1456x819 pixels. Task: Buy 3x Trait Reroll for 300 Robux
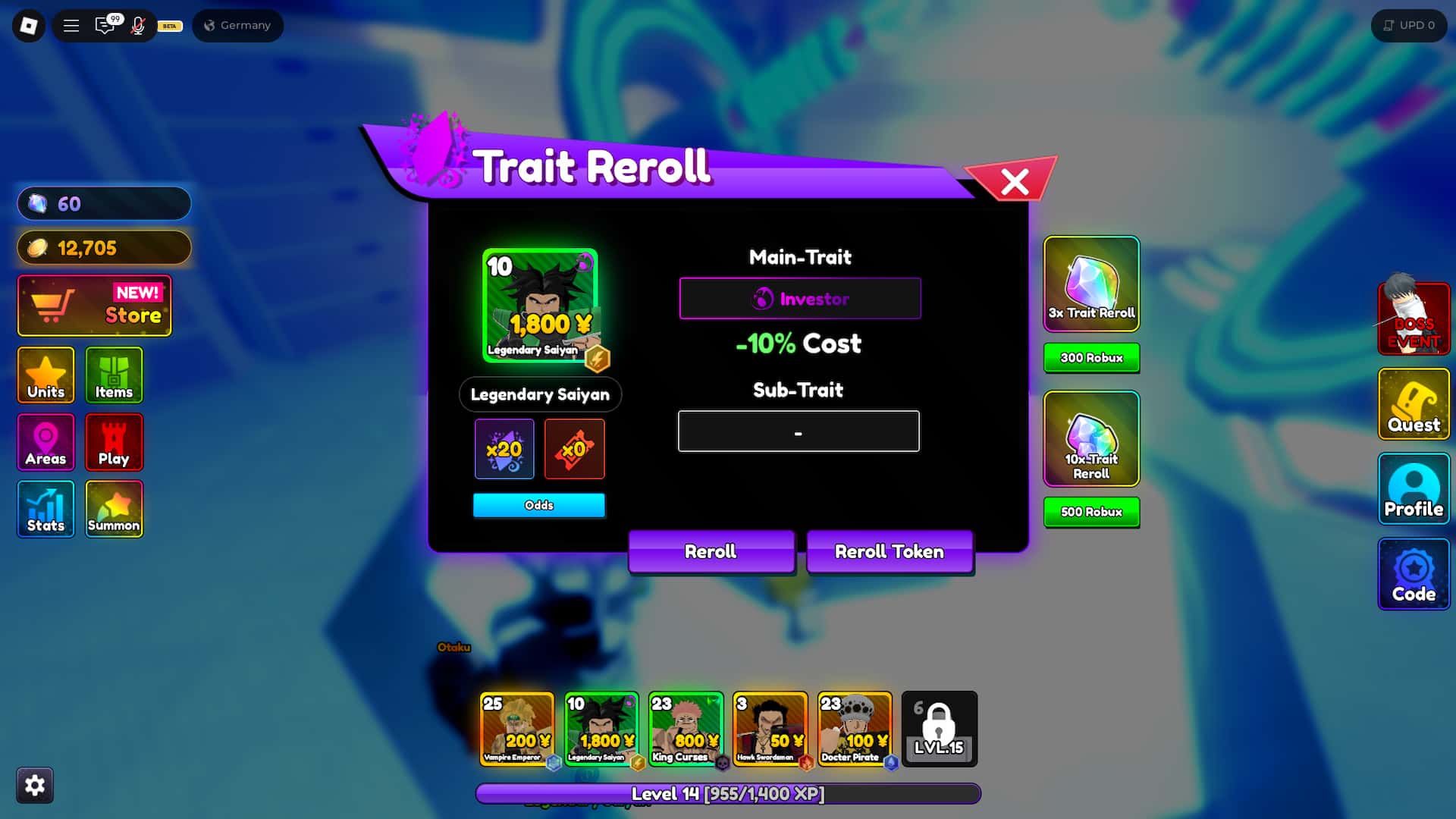point(1091,358)
